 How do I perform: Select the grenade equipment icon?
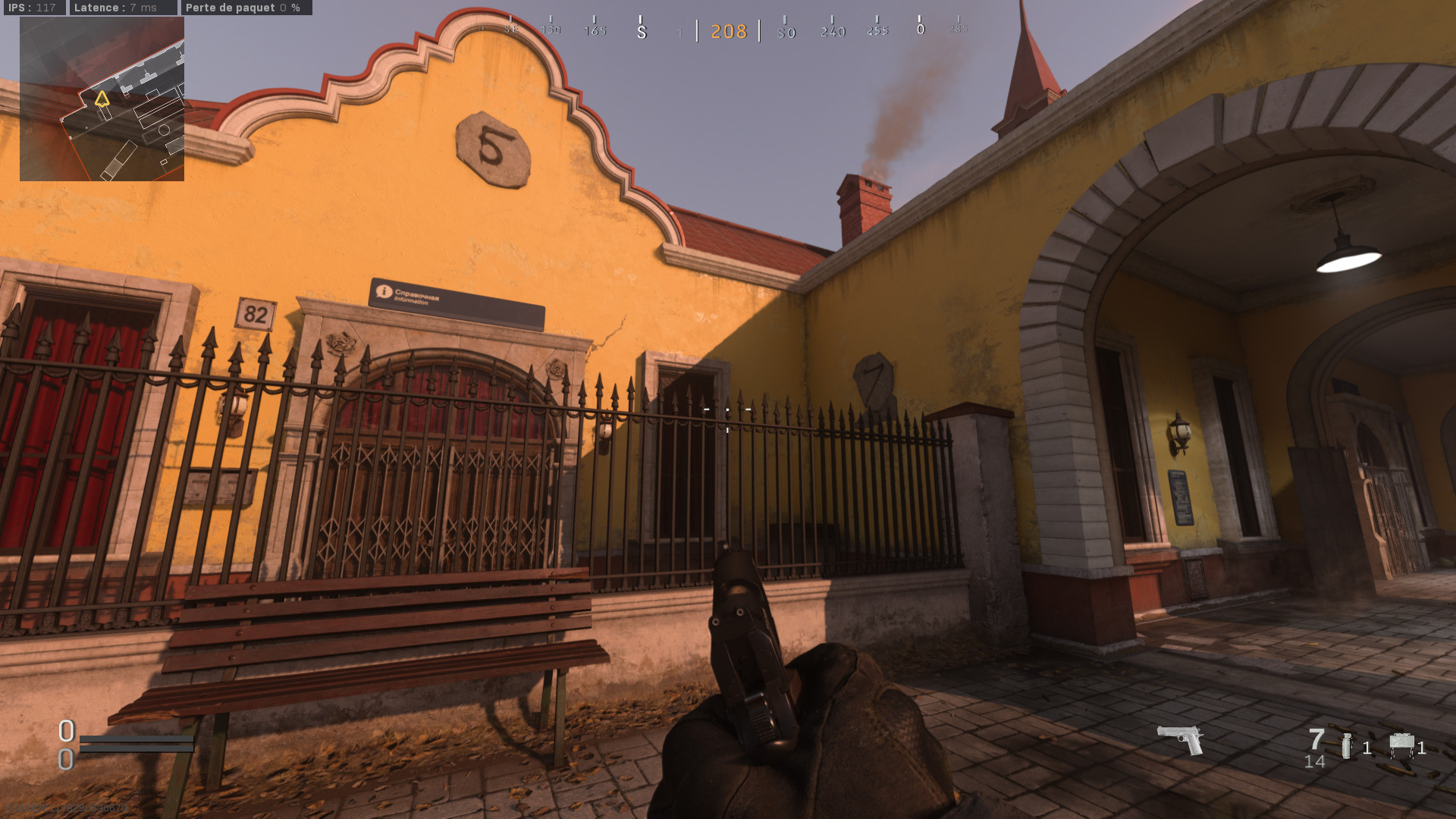pyautogui.click(x=1346, y=746)
